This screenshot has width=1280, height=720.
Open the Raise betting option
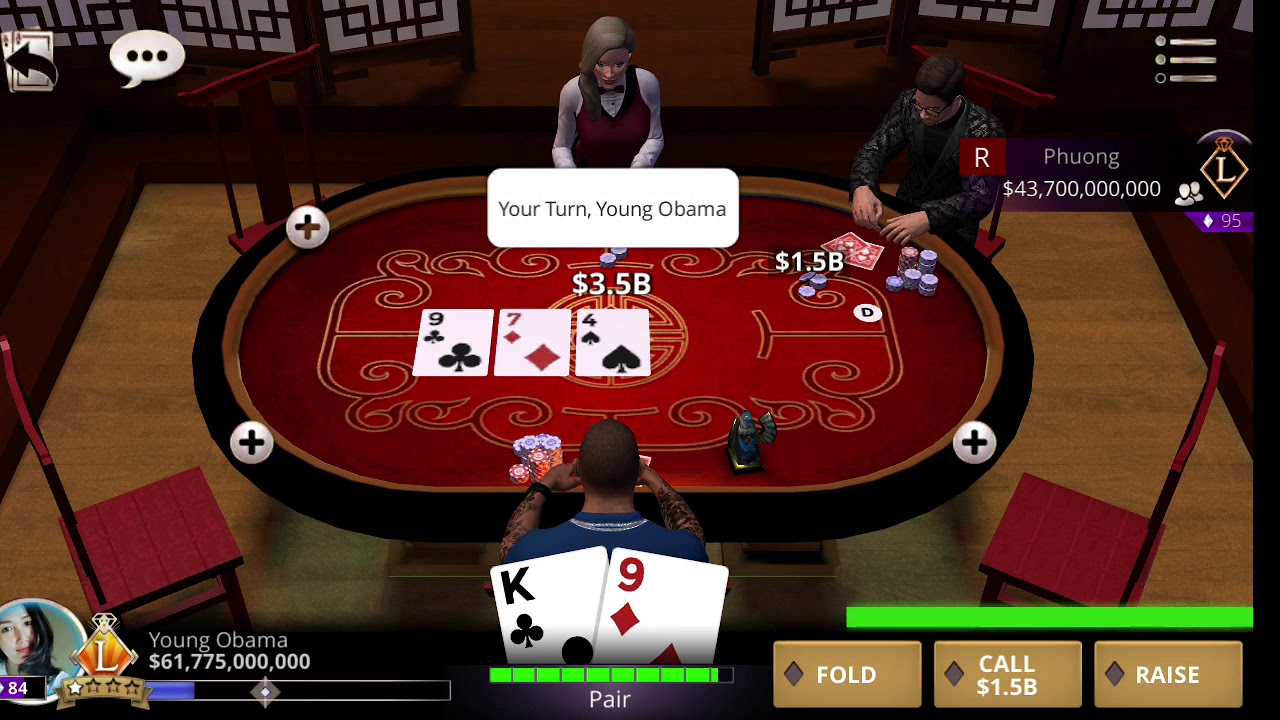1167,675
